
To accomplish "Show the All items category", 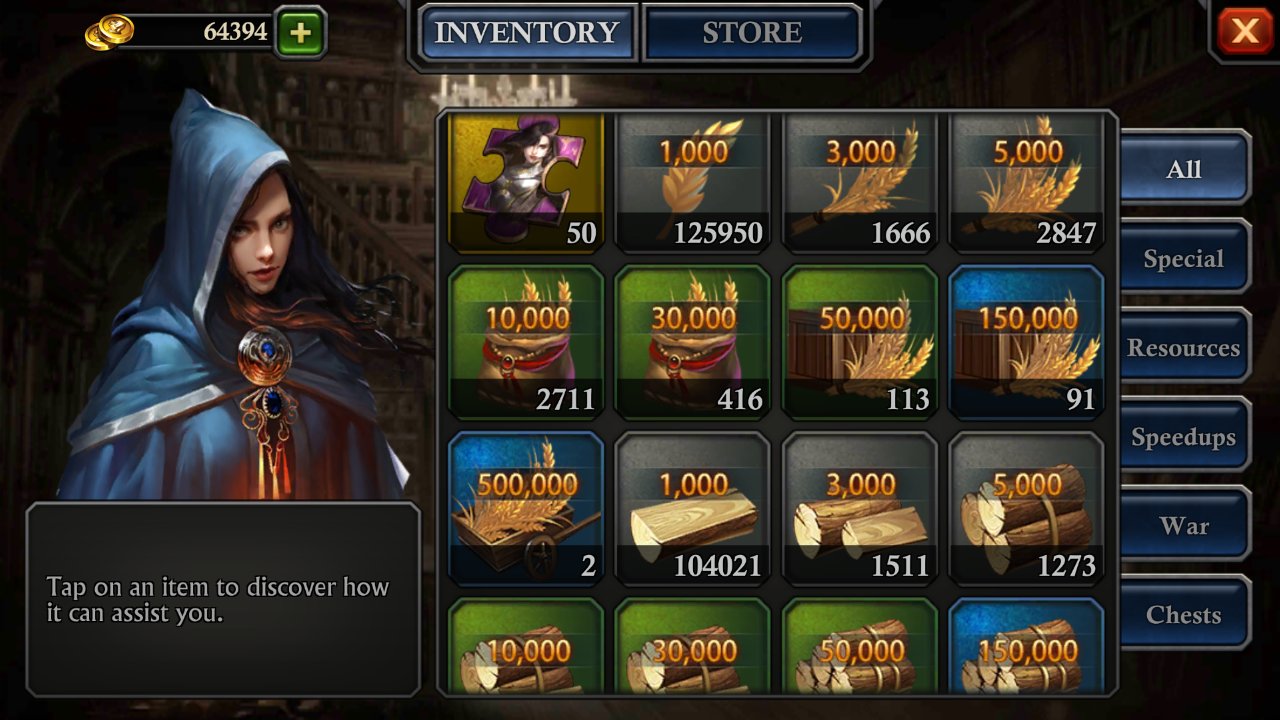I will click(1184, 169).
